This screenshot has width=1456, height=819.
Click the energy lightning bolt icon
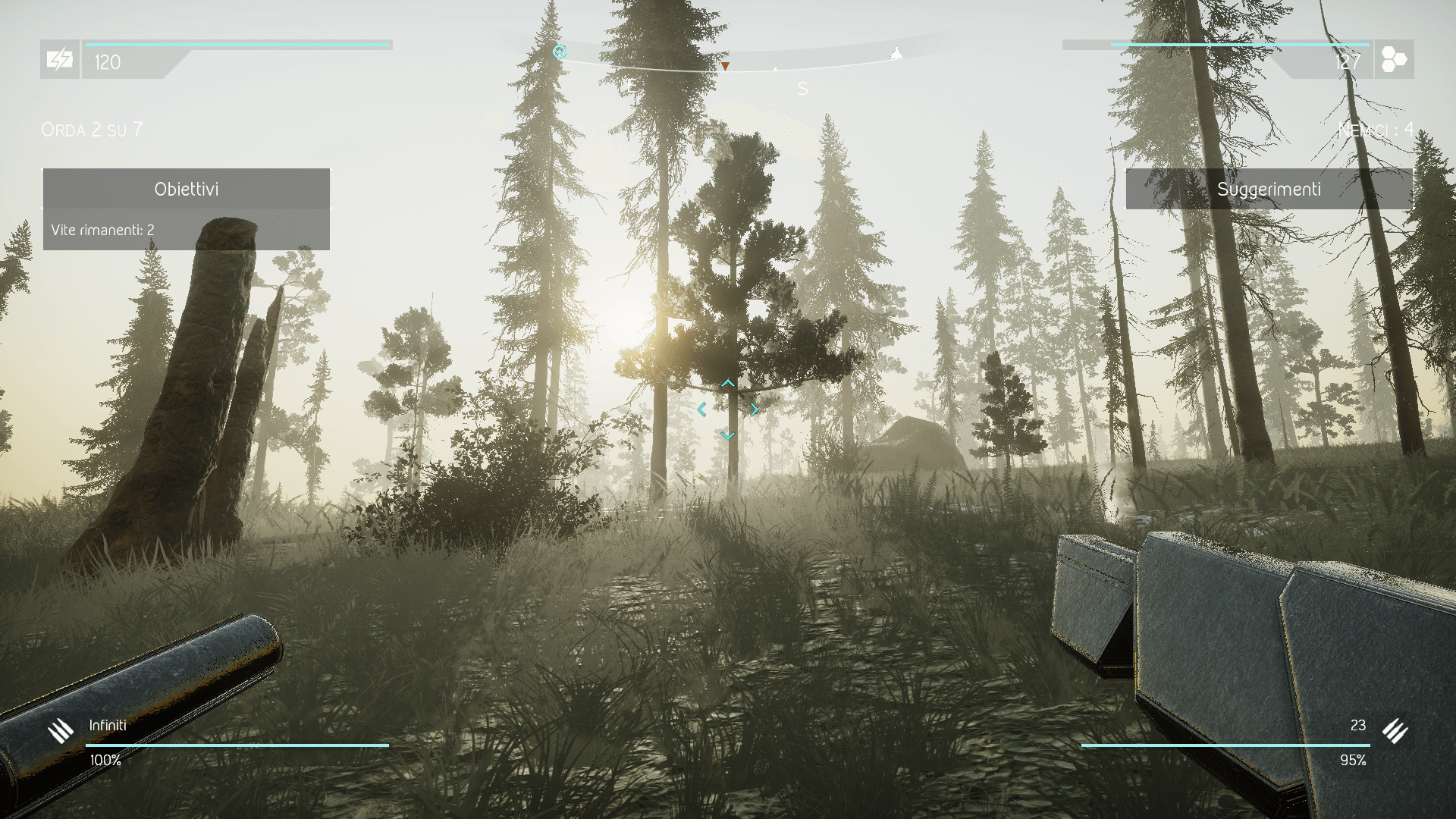59,59
